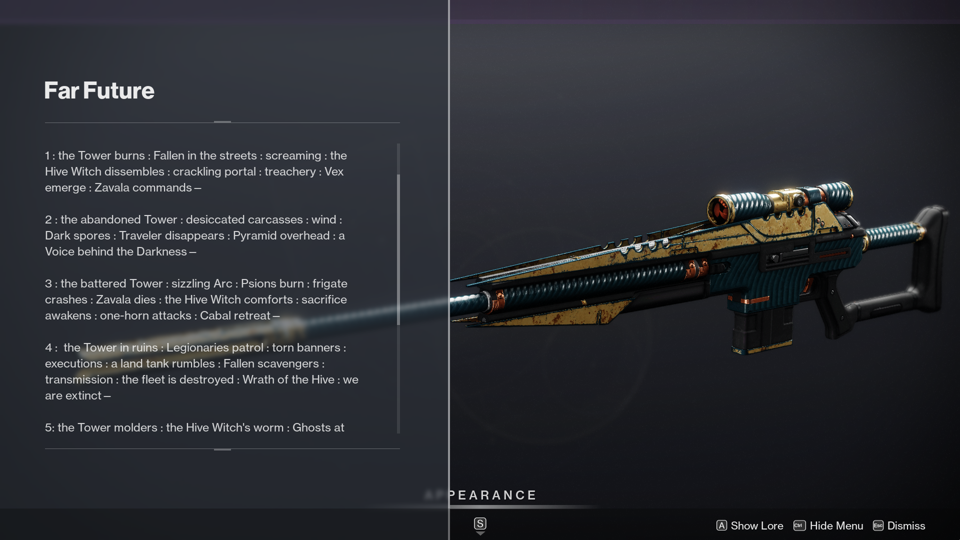Viewport: 960px width, 540px height.
Task: Select the Hide Menu option
Action: (828, 526)
